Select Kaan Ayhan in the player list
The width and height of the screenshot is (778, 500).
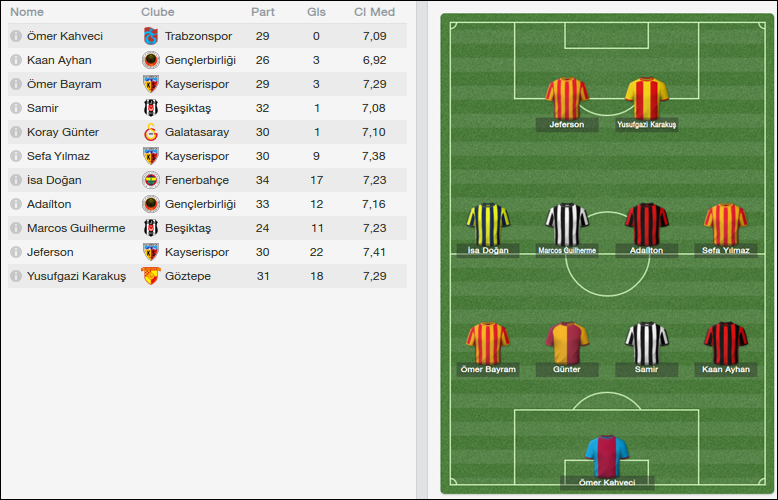pos(59,60)
